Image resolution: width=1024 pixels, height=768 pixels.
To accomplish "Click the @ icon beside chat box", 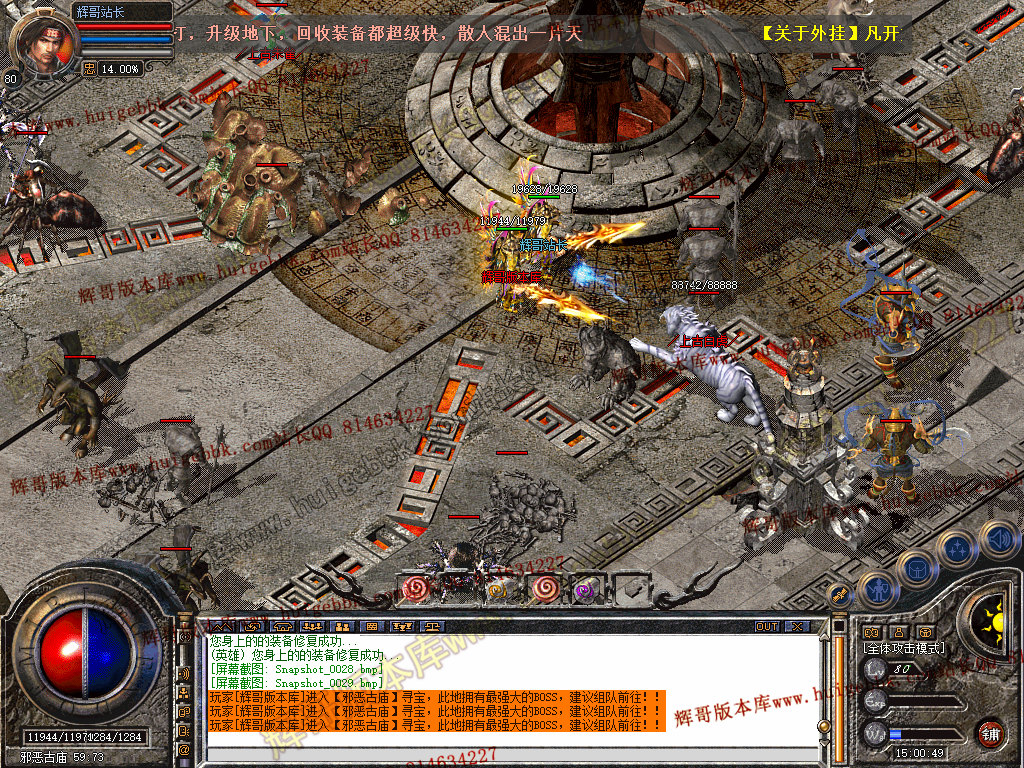I will point(185,749).
